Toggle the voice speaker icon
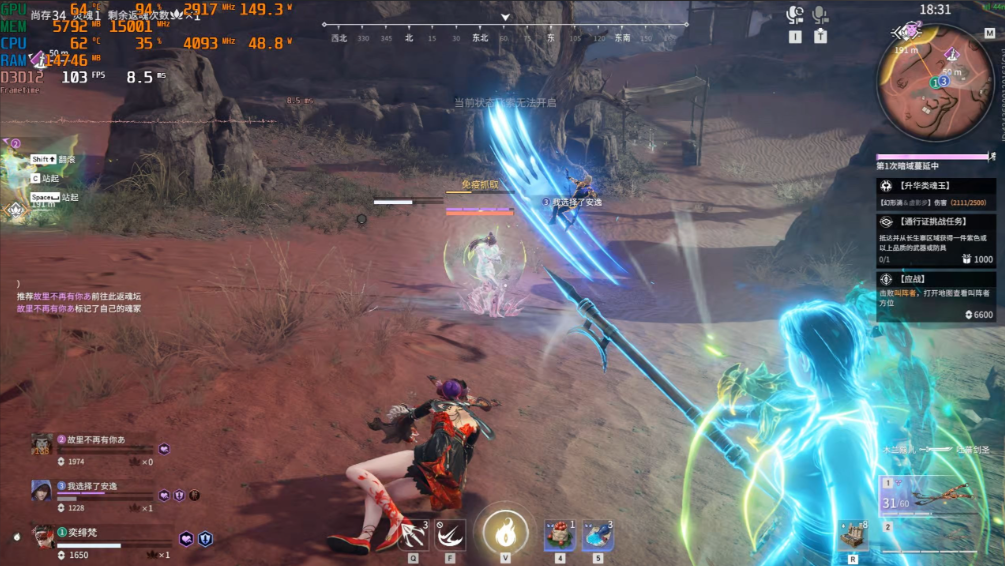The height and width of the screenshot is (566, 1005). coord(795,15)
